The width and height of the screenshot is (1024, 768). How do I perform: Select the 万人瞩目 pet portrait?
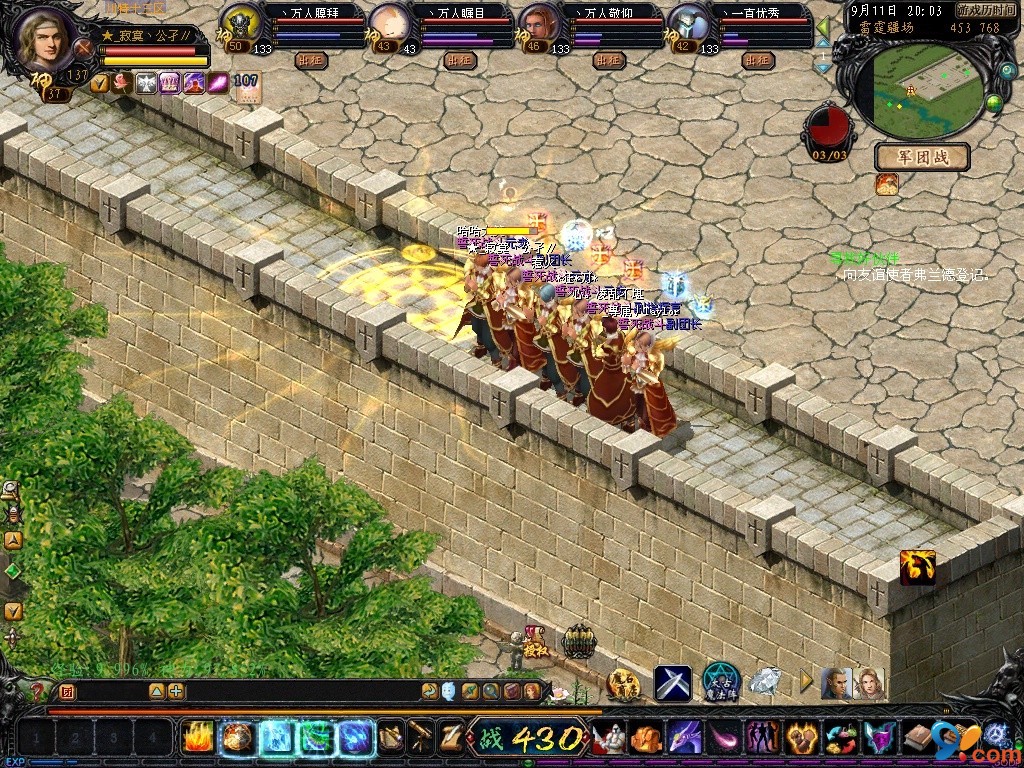click(x=390, y=24)
